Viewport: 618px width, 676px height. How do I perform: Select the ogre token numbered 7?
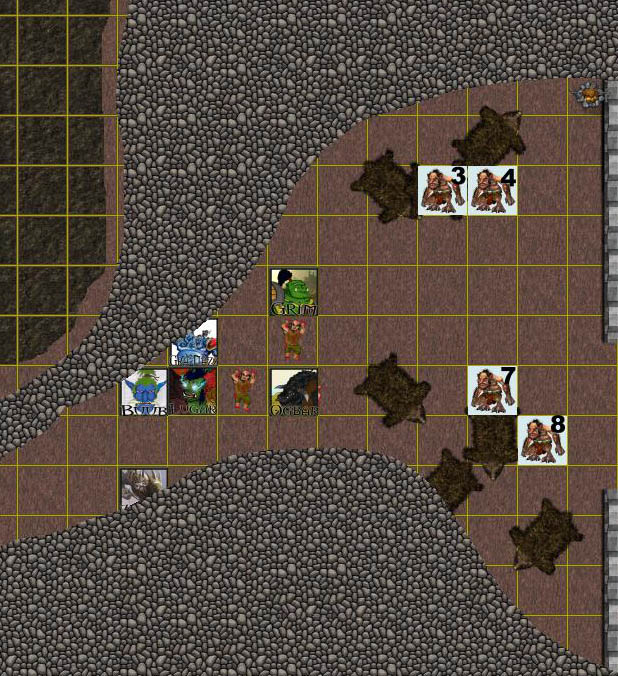492,390
